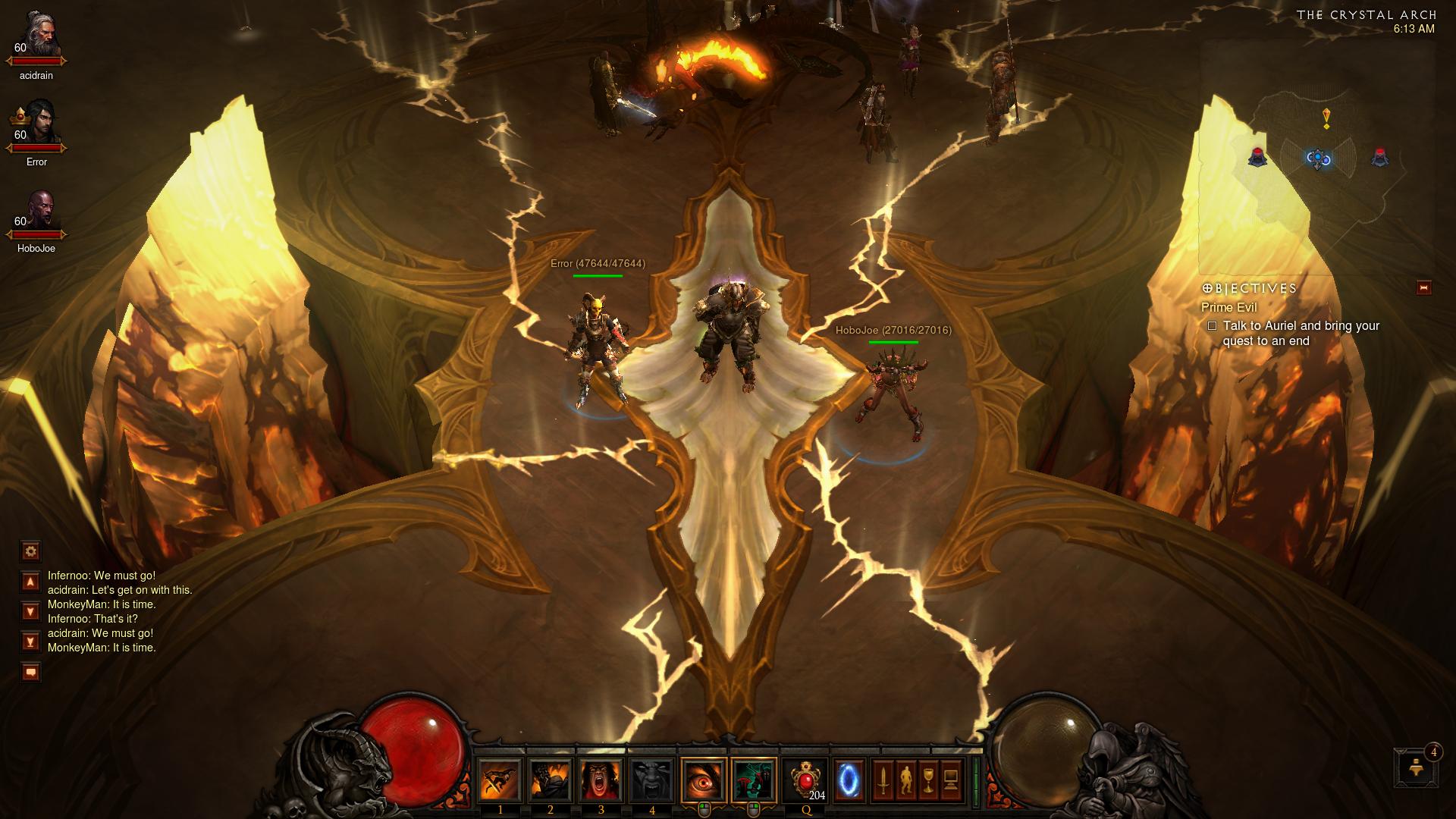
Task: Activate the War Cry shout skill in slot 3
Action: click(600, 780)
